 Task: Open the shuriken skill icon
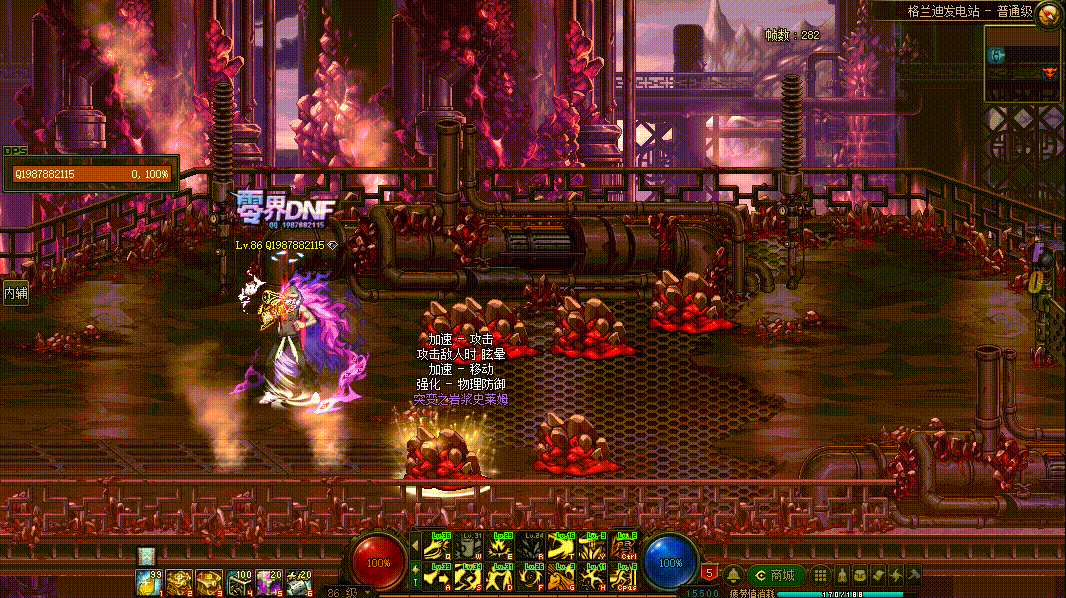[x=895, y=575]
